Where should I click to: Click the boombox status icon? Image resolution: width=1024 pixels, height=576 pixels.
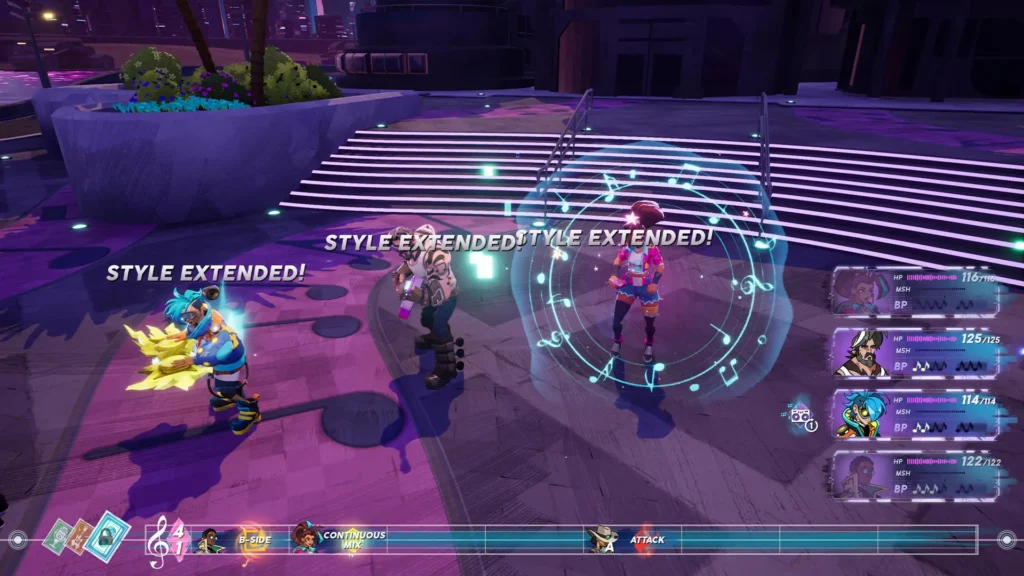click(x=801, y=416)
